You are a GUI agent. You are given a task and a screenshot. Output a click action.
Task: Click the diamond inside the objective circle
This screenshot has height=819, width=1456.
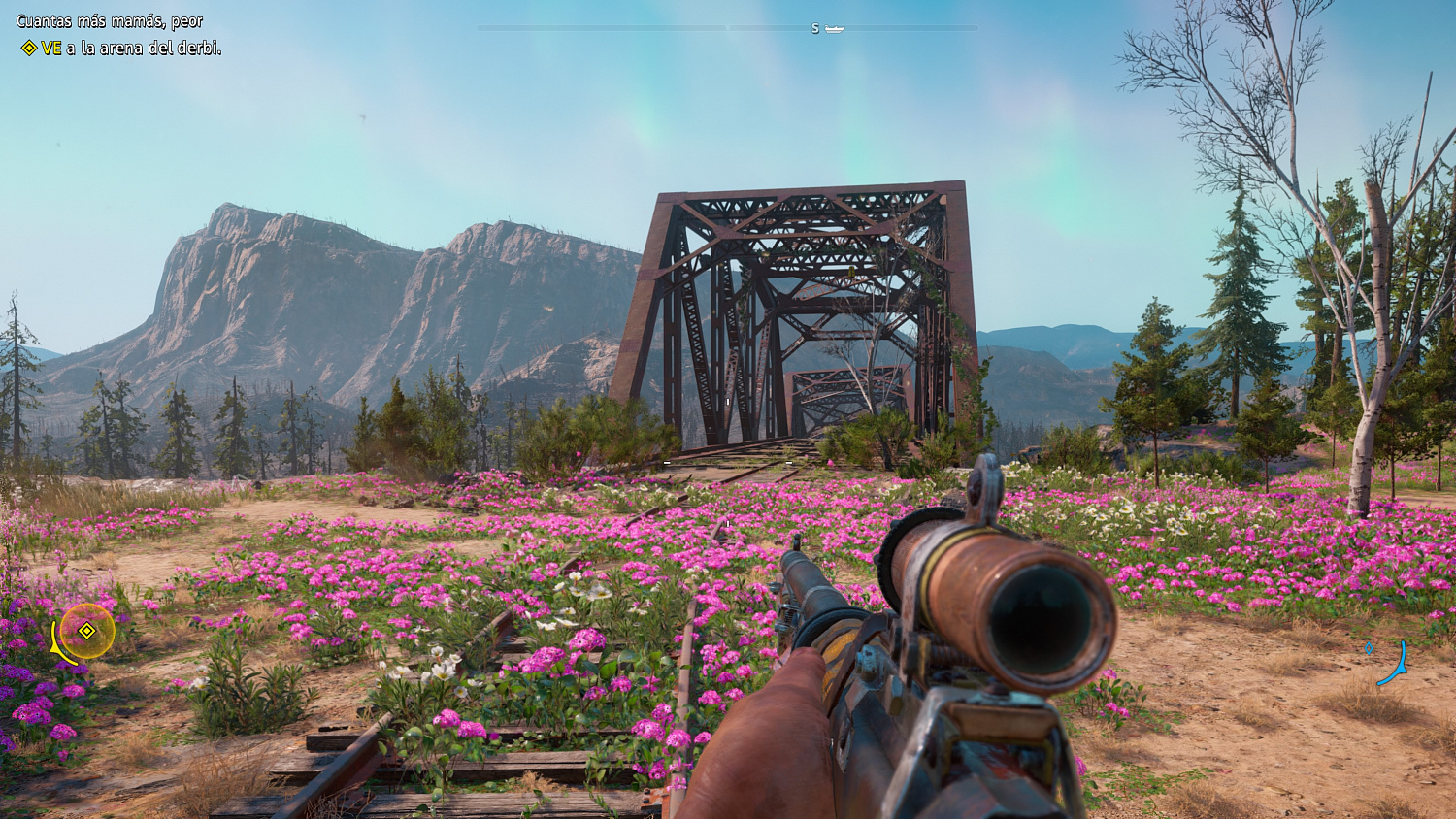pyautogui.click(x=86, y=631)
